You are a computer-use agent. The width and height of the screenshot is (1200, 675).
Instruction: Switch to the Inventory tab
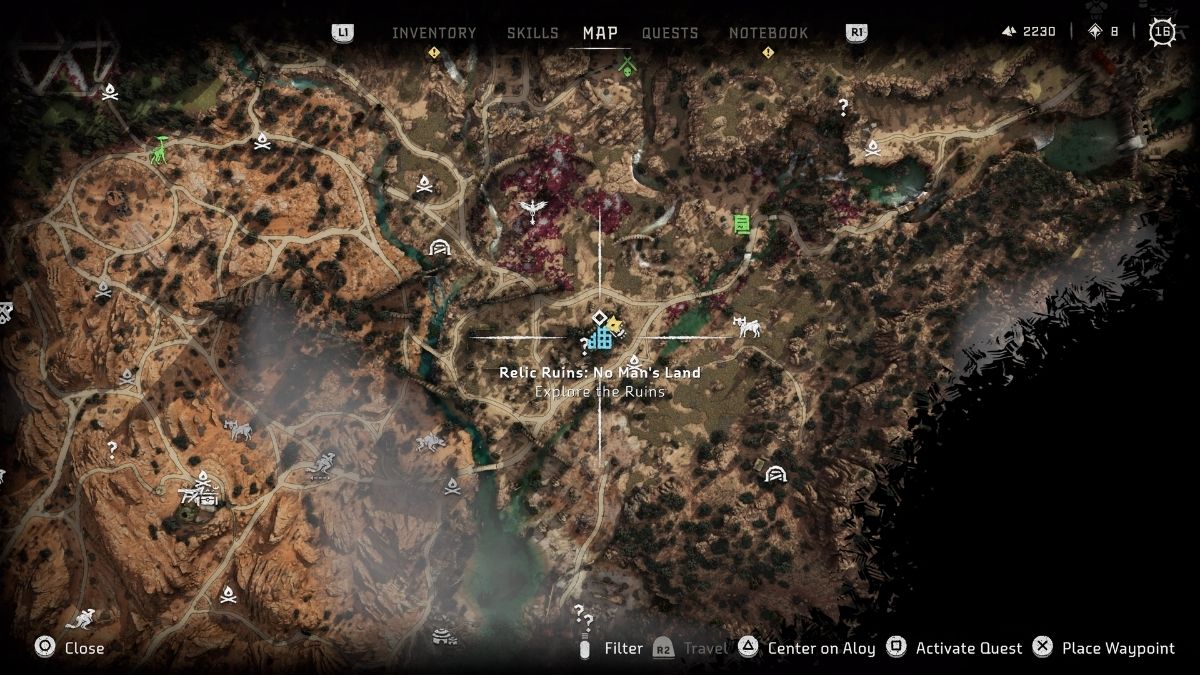click(434, 33)
